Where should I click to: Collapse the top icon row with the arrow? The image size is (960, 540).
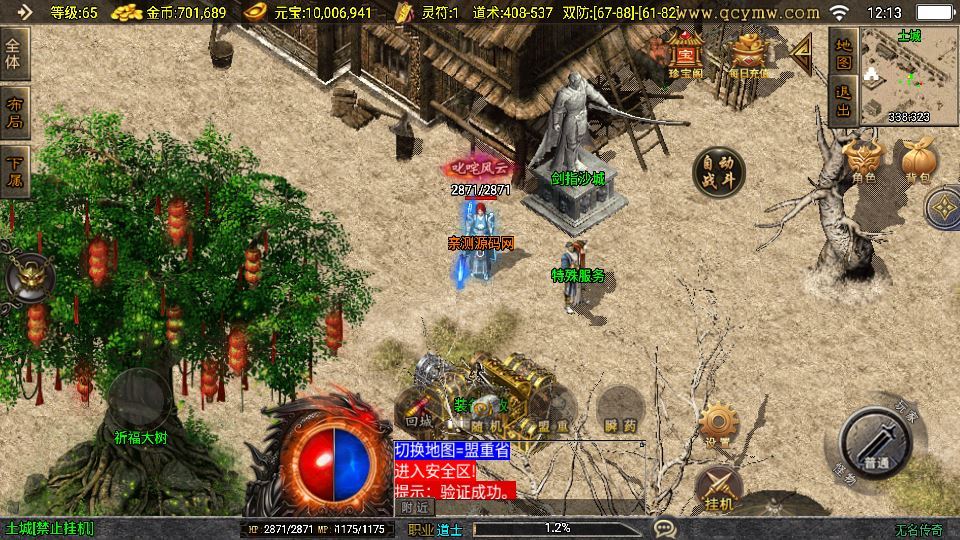(800, 54)
